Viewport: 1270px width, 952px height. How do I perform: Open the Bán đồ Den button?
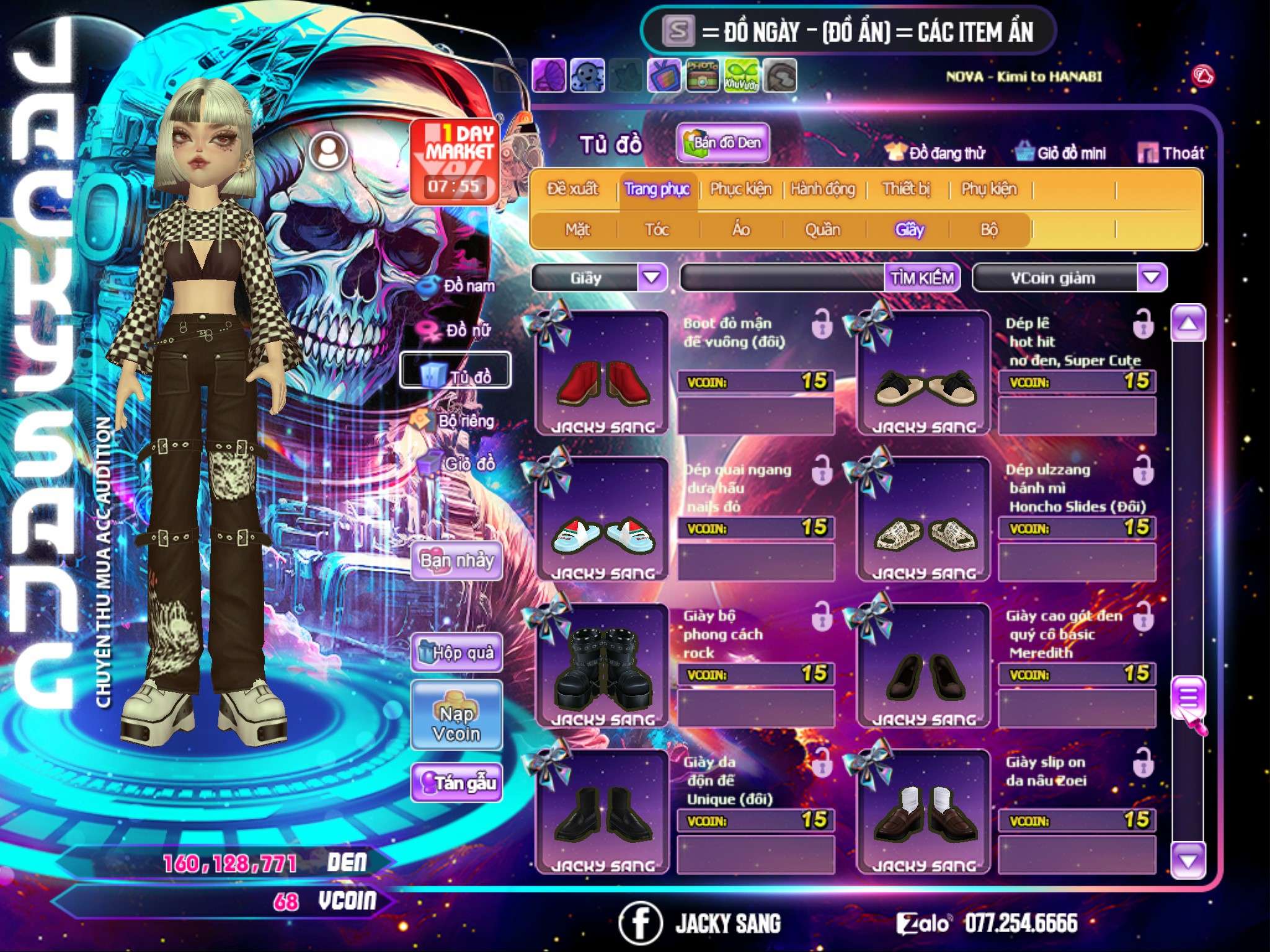pyautogui.click(x=722, y=143)
